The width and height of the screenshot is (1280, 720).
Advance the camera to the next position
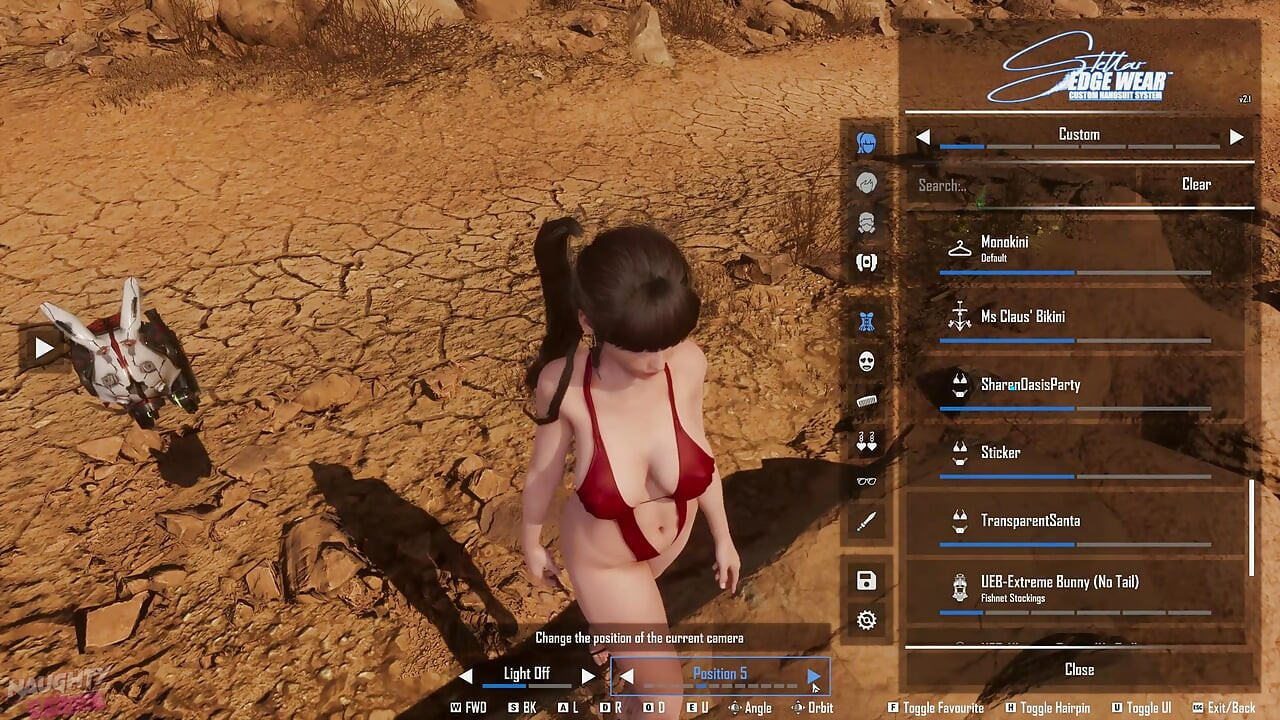coord(813,676)
